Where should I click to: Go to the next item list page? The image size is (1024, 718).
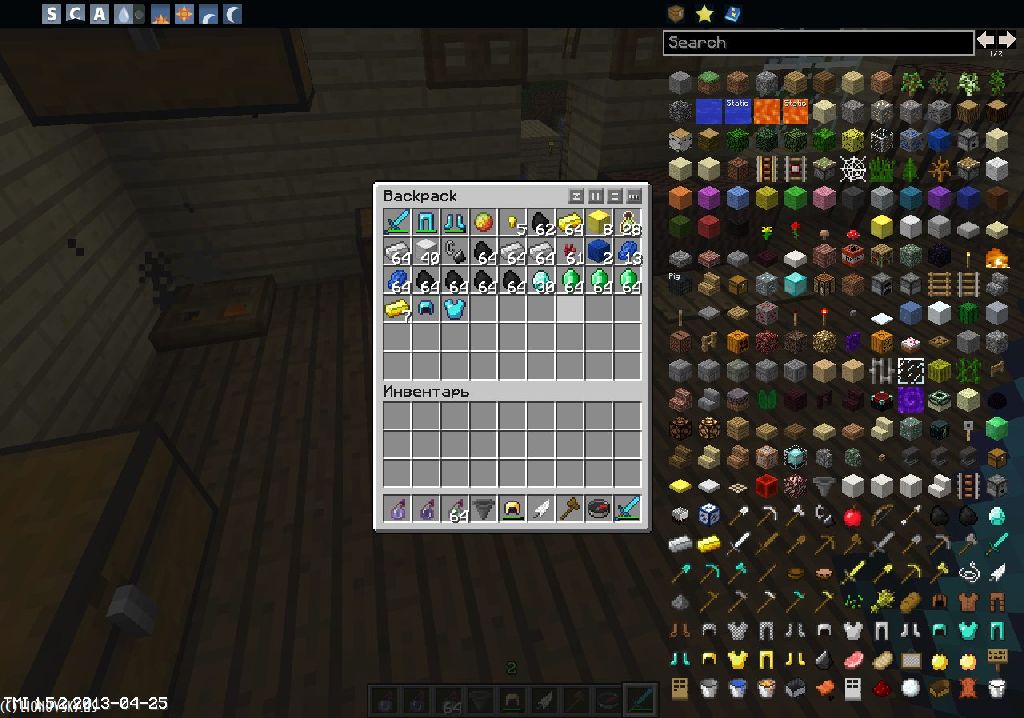pos(1007,40)
